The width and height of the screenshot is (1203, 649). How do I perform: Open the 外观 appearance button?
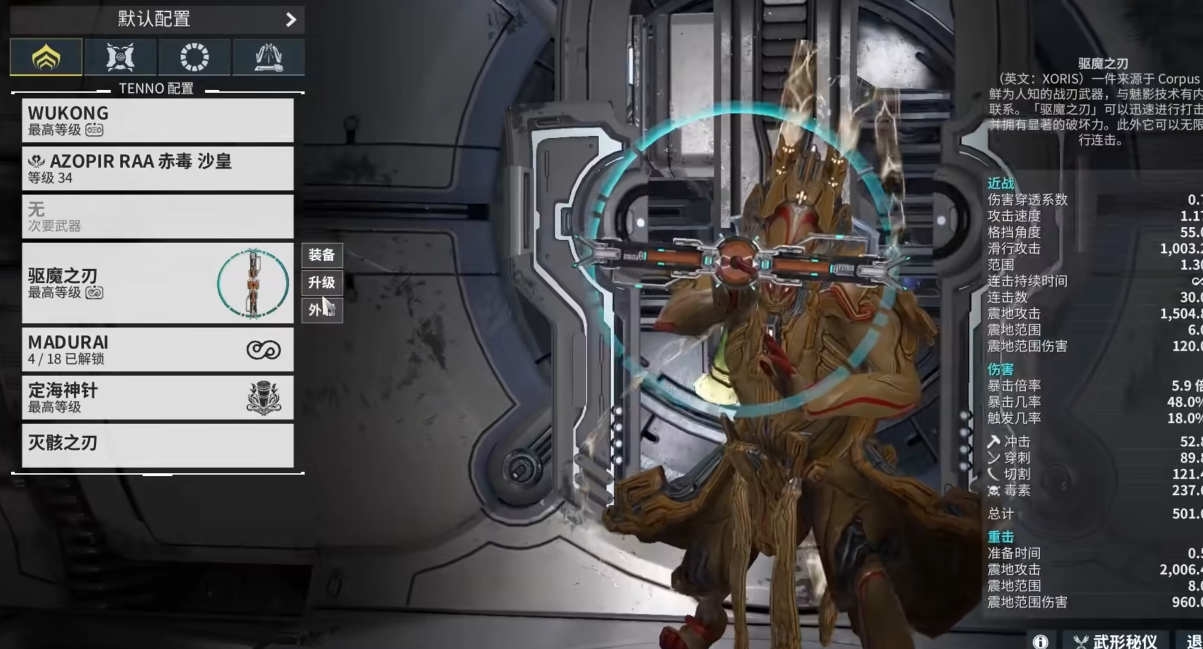tap(321, 310)
